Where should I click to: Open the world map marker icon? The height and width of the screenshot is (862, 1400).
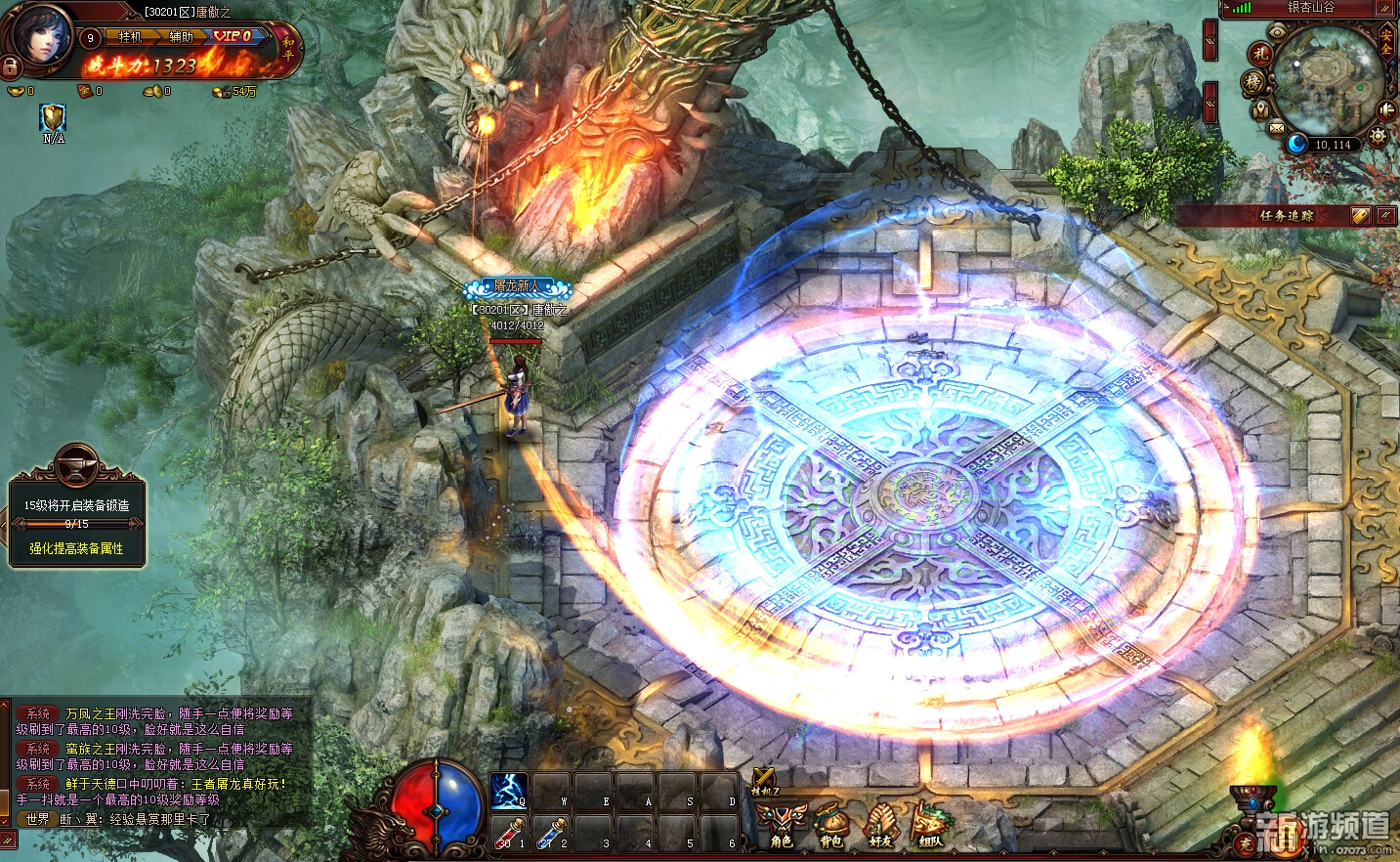click(1261, 108)
